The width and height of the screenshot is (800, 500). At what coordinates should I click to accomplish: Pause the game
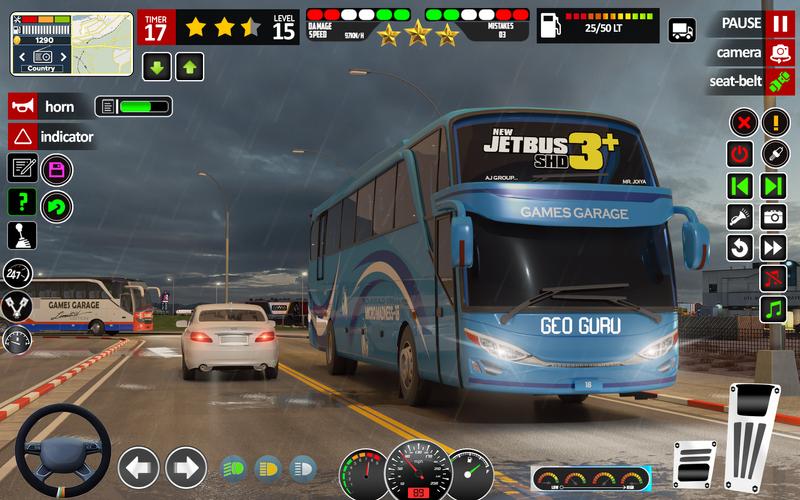point(779,23)
